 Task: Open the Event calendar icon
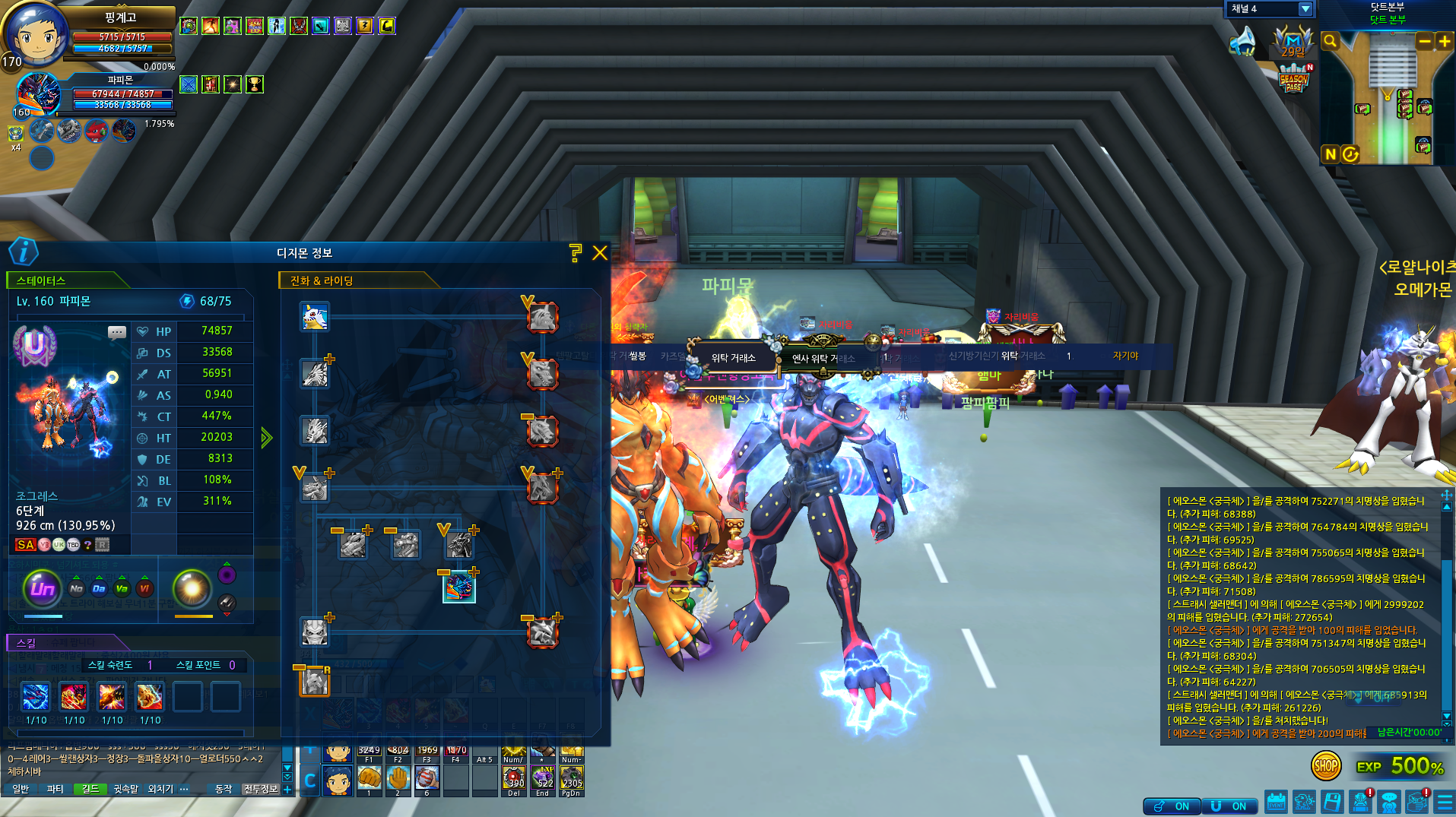[x=1276, y=803]
